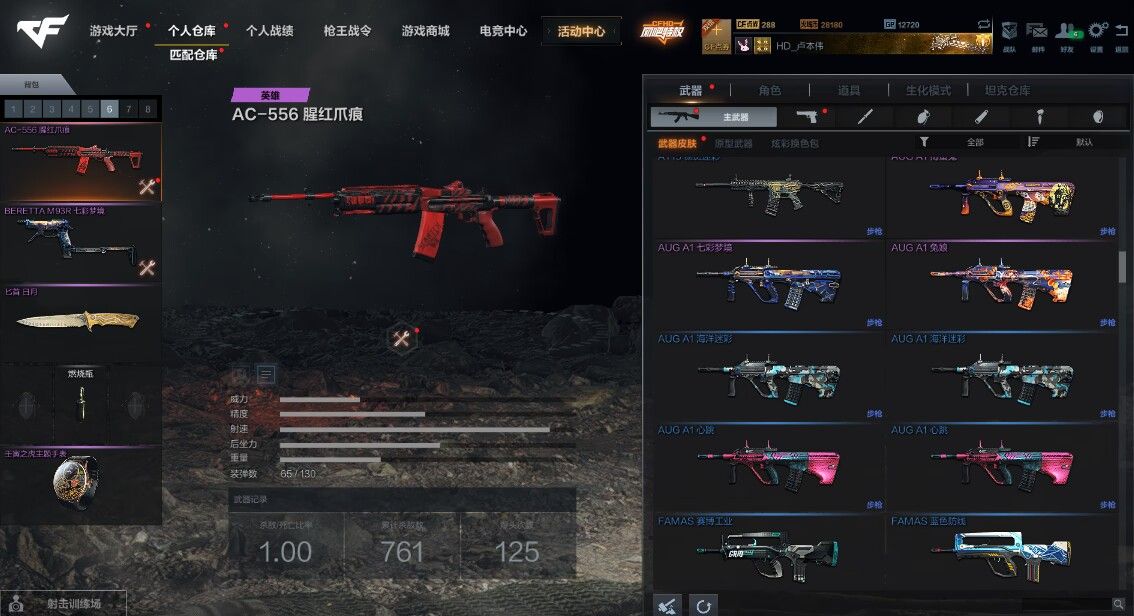
Task: Select backpack slot number 7
Action: click(128, 109)
